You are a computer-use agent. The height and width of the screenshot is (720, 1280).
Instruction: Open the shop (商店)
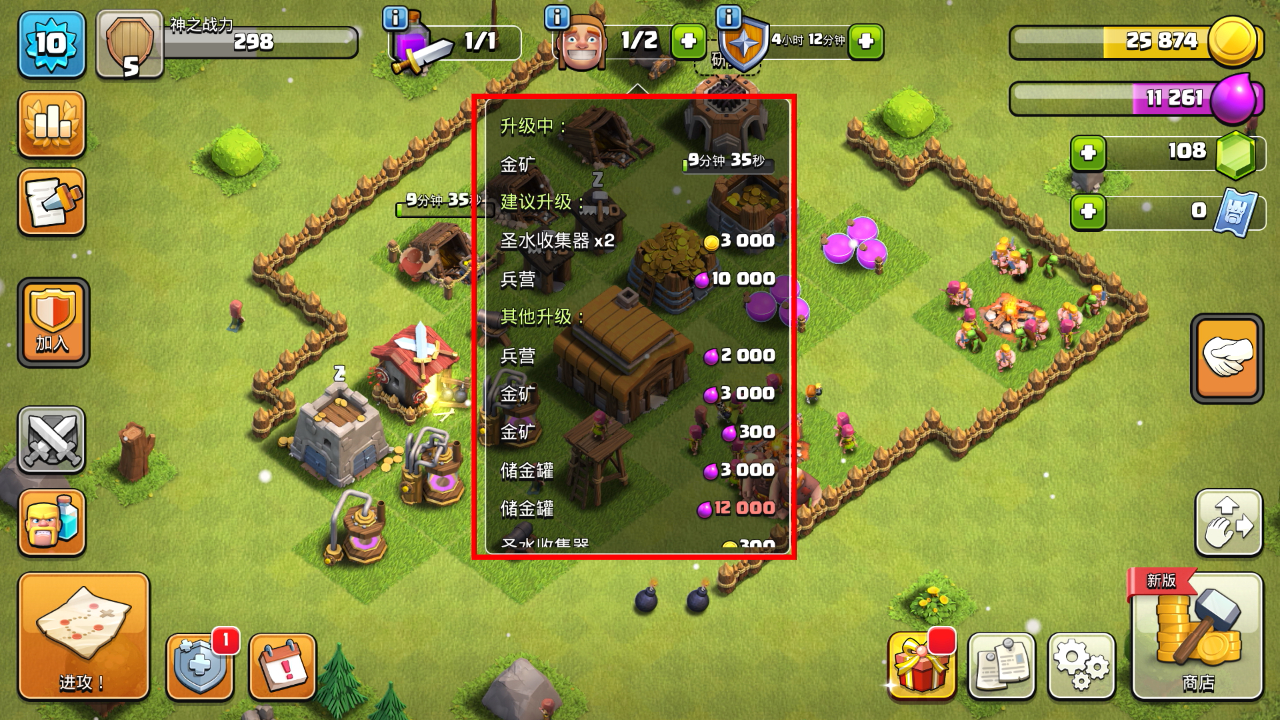pyautogui.click(x=1197, y=636)
